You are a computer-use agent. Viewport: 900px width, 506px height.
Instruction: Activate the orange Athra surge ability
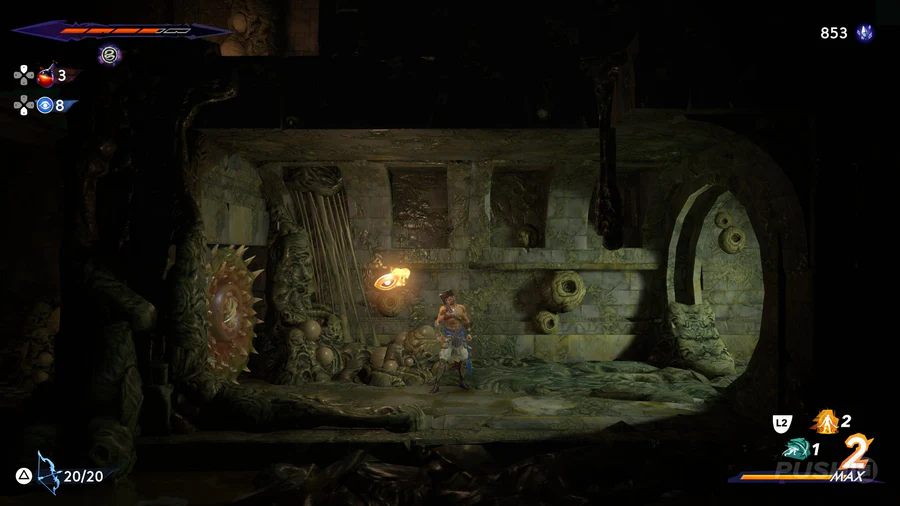tap(825, 422)
